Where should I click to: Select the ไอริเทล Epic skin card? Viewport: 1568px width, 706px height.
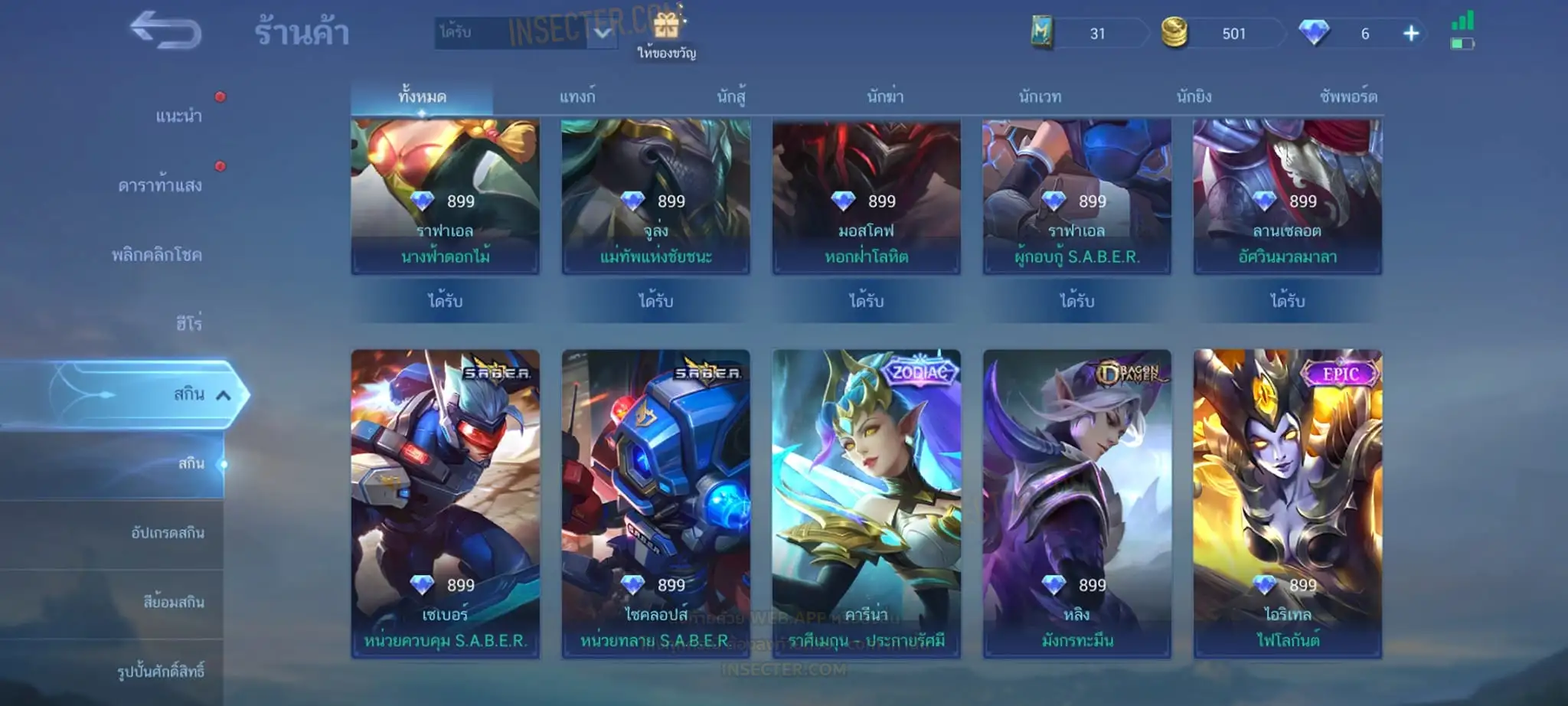[x=1287, y=503]
